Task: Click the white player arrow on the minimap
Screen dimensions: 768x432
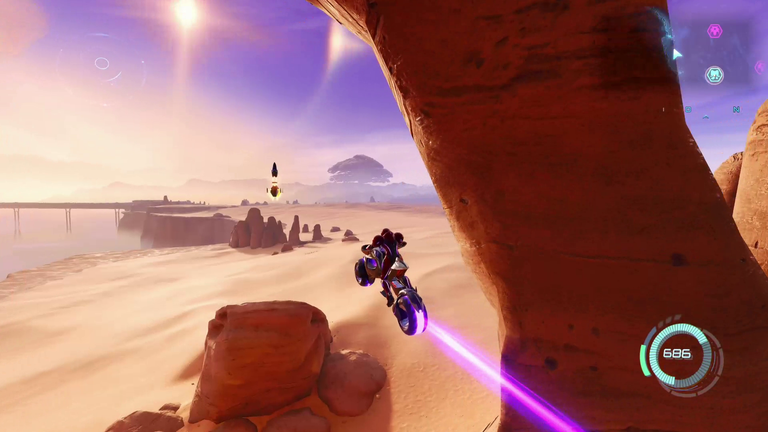Action: tap(677, 54)
